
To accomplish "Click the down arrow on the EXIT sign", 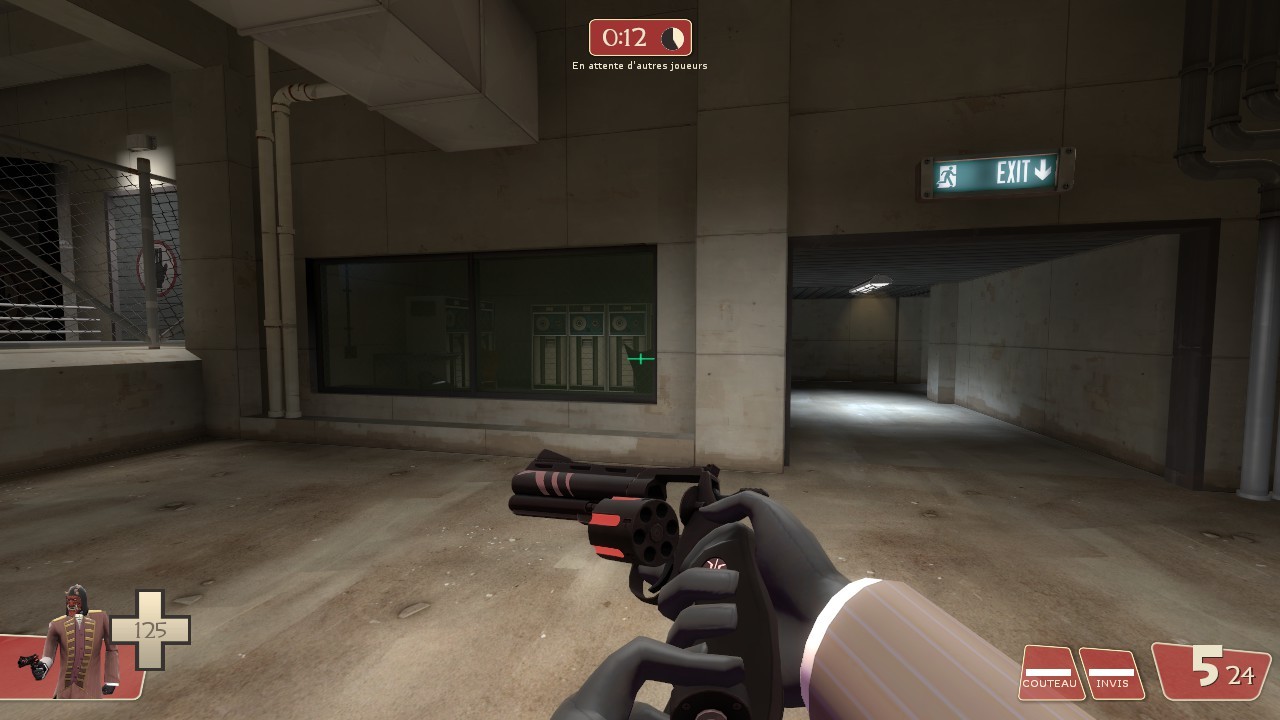I will pos(1044,172).
